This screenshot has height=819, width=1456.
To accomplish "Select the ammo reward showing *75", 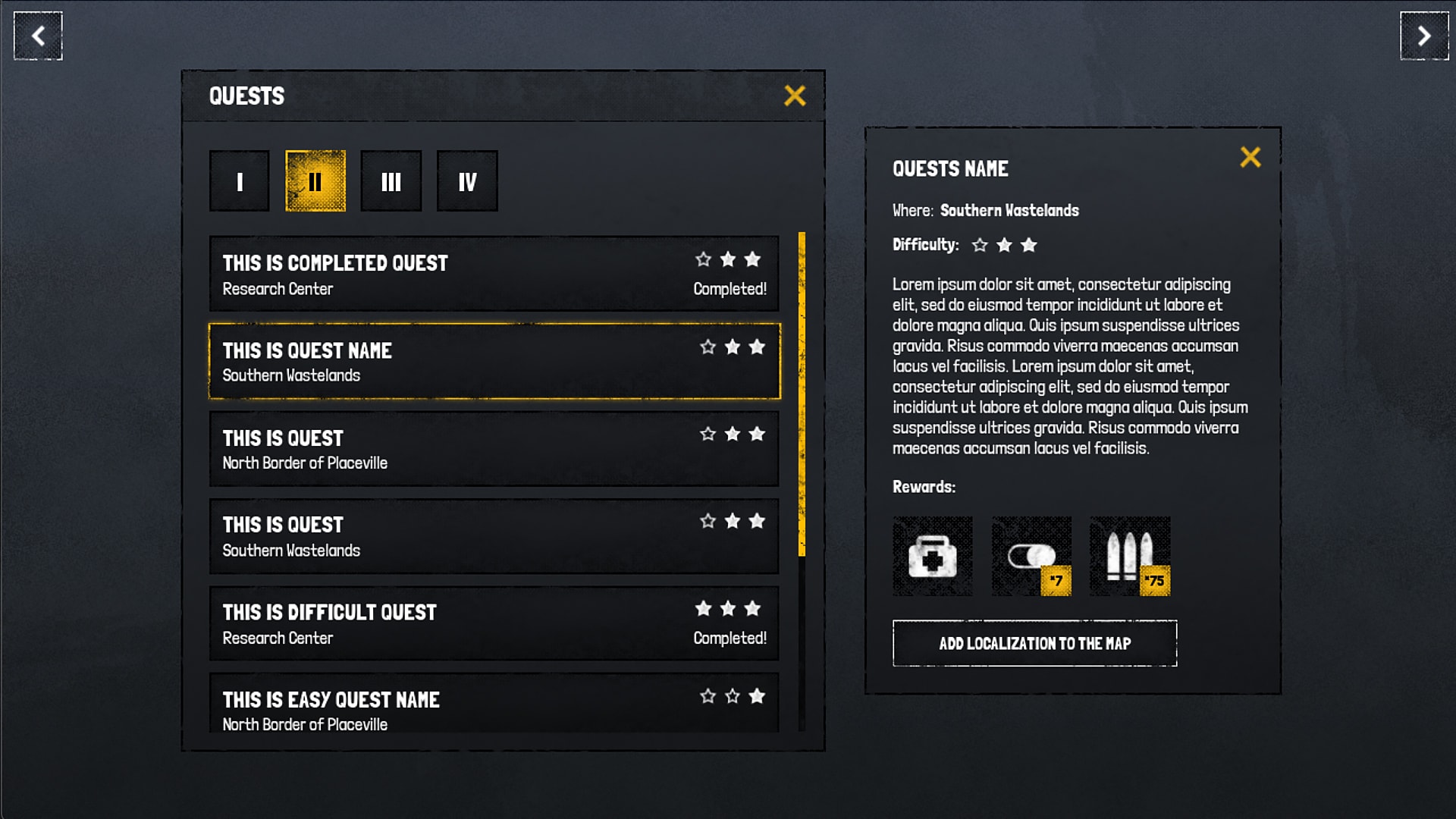I will pos(1129,556).
